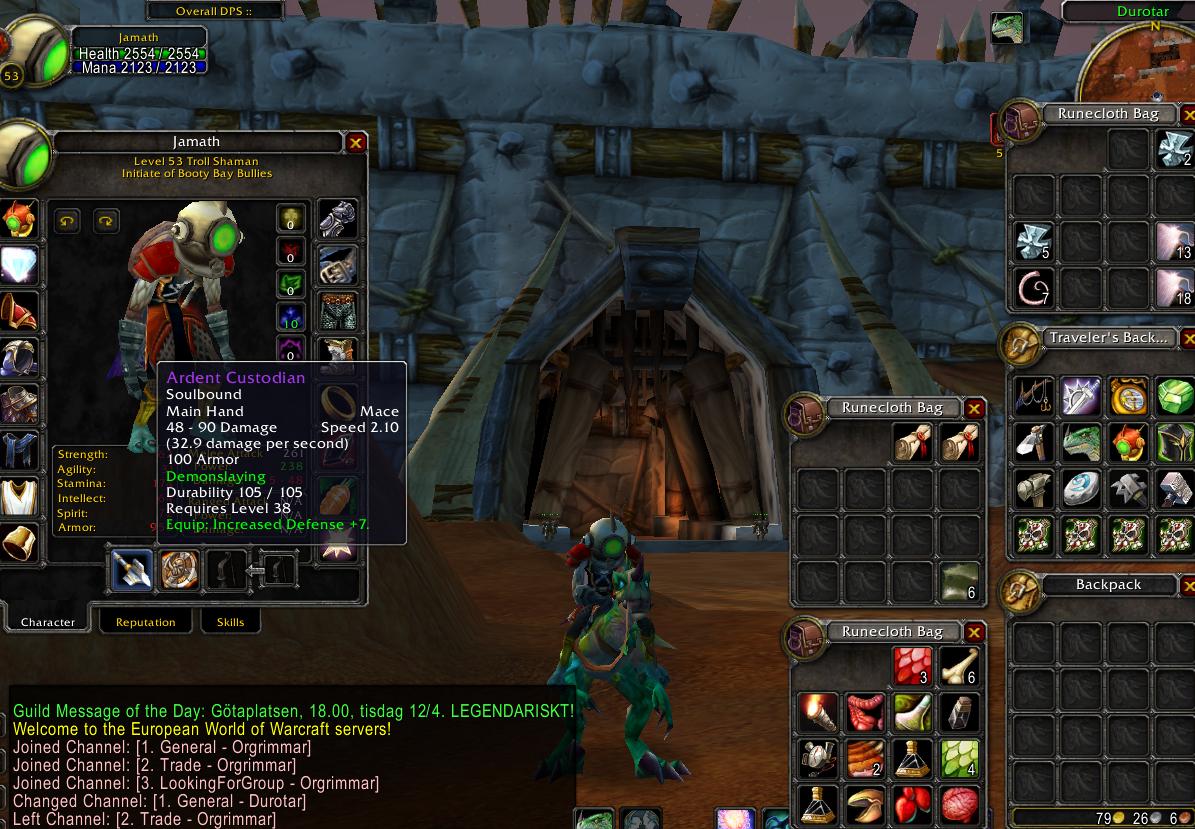1195x829 pixels.
Task: Select the Character tab
Action: pyautogui.click(x=48, y=622)
